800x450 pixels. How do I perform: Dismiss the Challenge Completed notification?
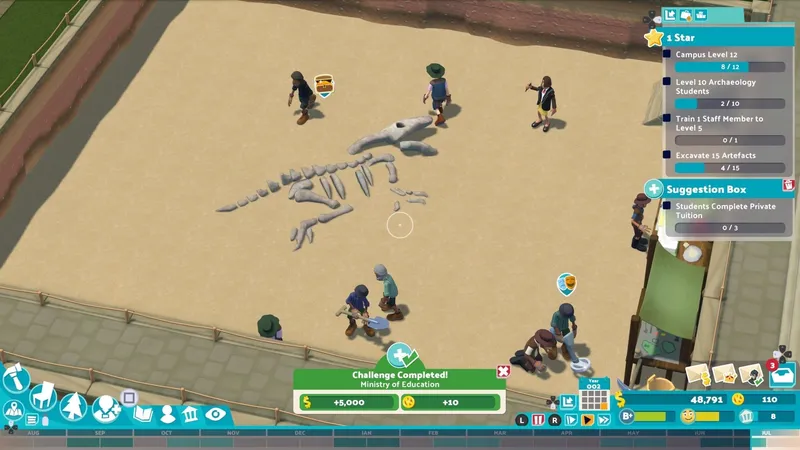click(x=503, y=372)
